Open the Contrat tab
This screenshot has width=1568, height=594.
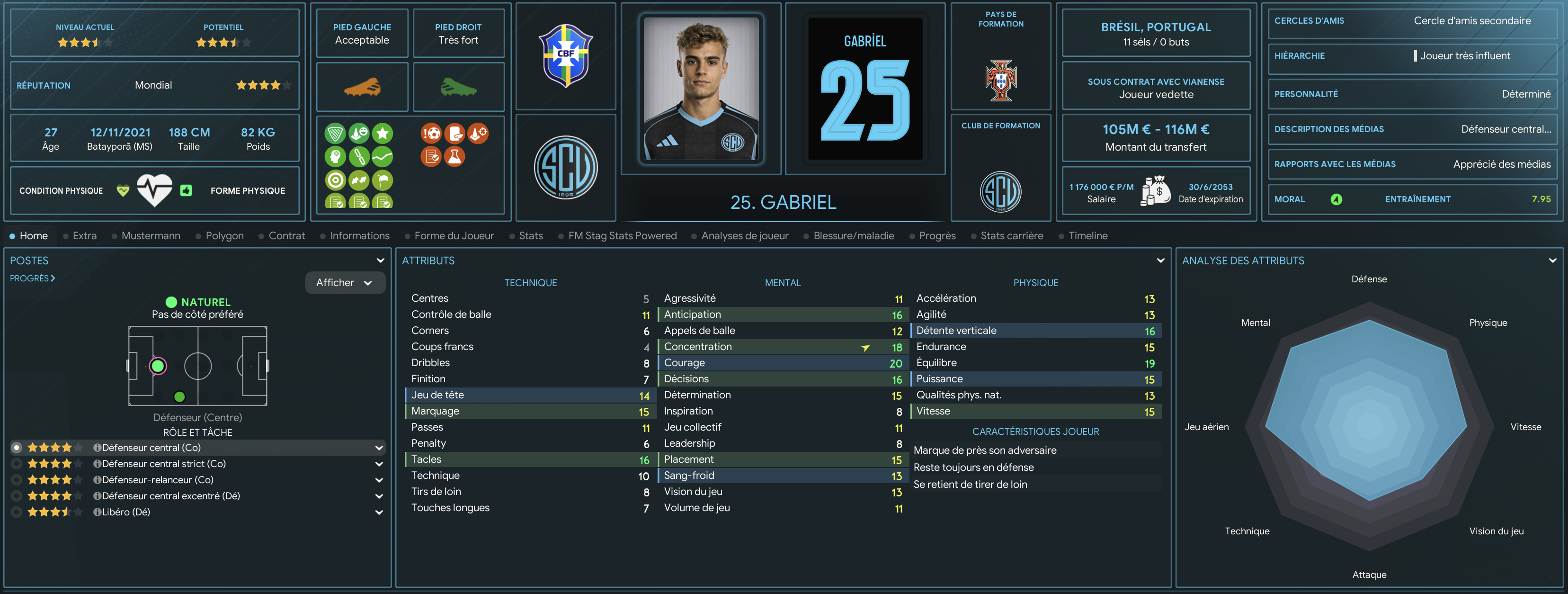pos(286,236)
